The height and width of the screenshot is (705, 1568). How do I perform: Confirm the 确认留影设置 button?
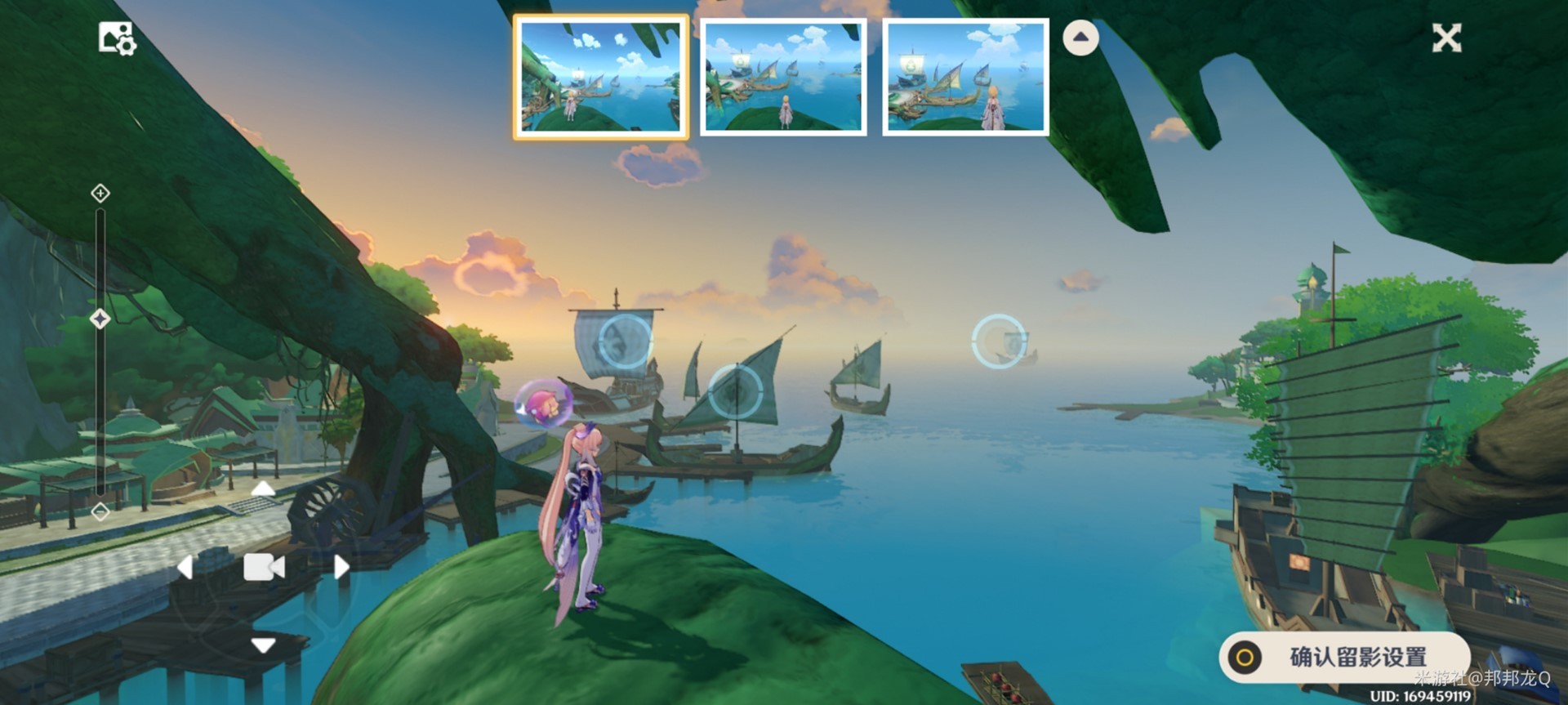pyautogui.click(x=1344, y=656)
